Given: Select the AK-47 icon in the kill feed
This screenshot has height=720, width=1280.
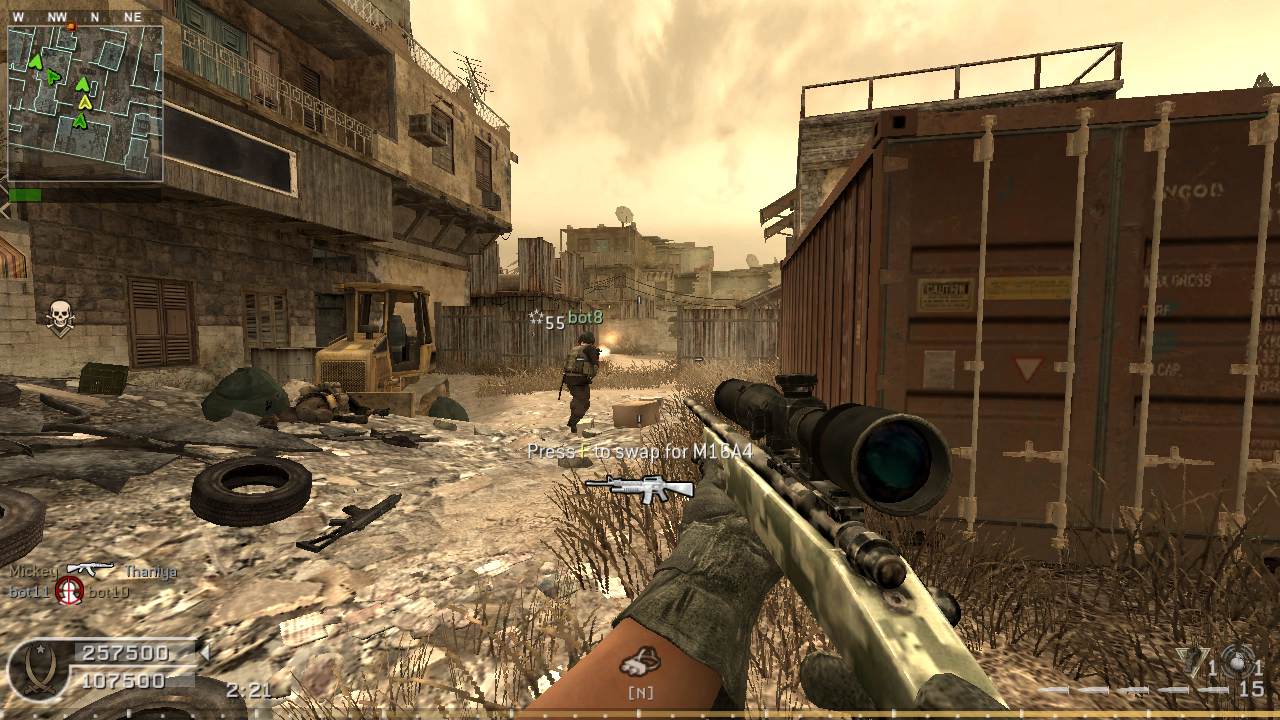Looking at the screenshot, I should 90,570.
